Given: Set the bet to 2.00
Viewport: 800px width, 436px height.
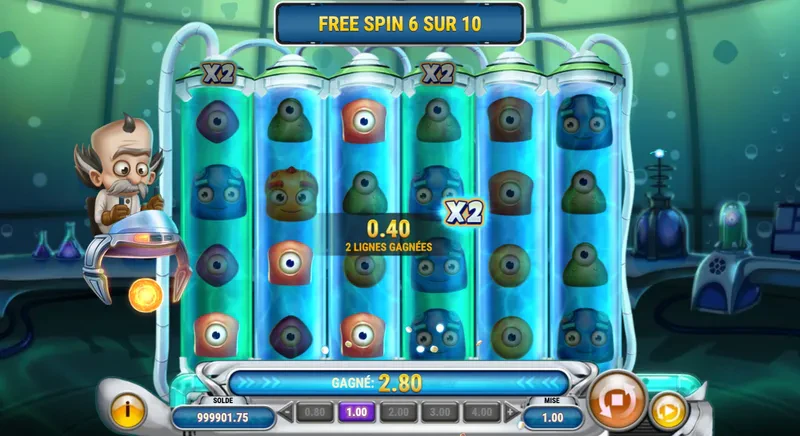Looking at the screenshot, I should (x=397, y=411).
